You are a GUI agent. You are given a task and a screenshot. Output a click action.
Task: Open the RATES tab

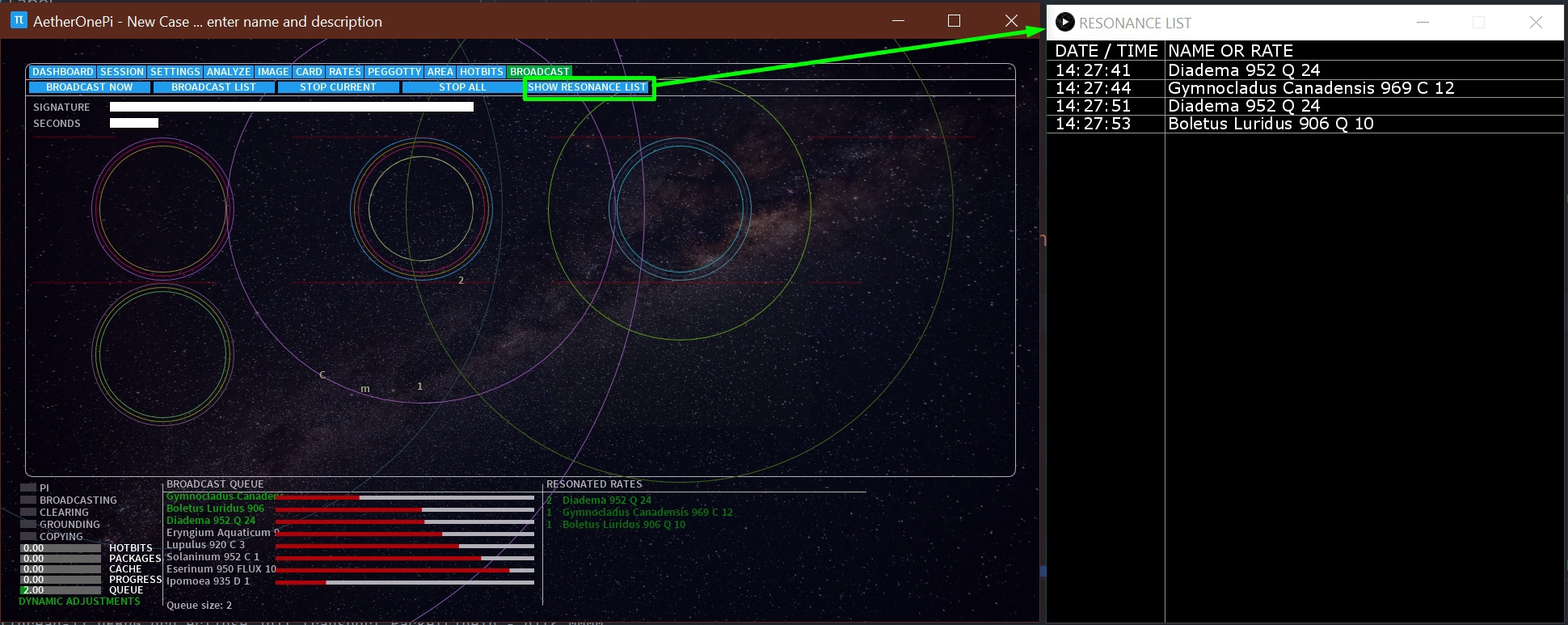(344, 71)
